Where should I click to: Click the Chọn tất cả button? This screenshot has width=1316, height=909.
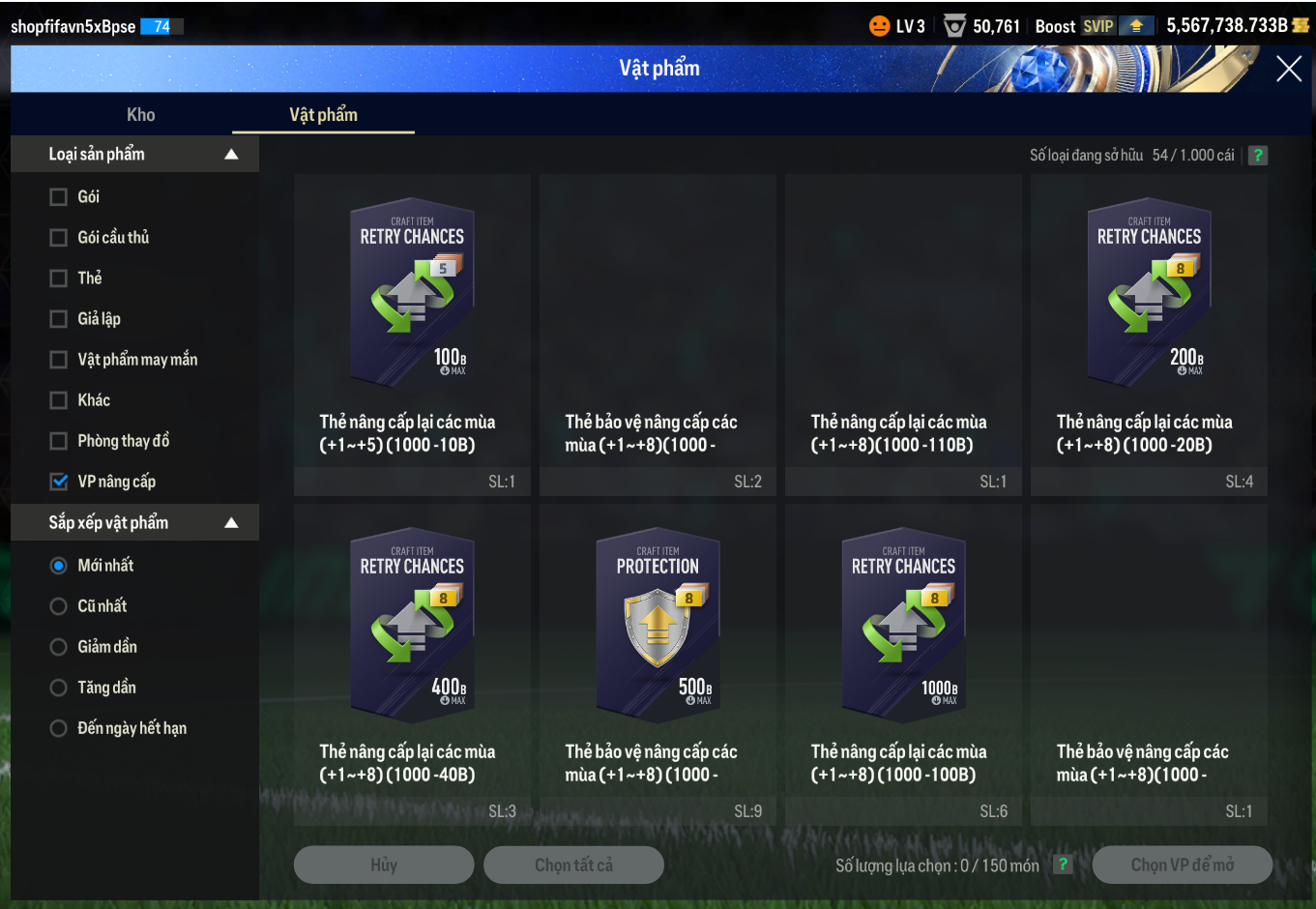[573, 865]
